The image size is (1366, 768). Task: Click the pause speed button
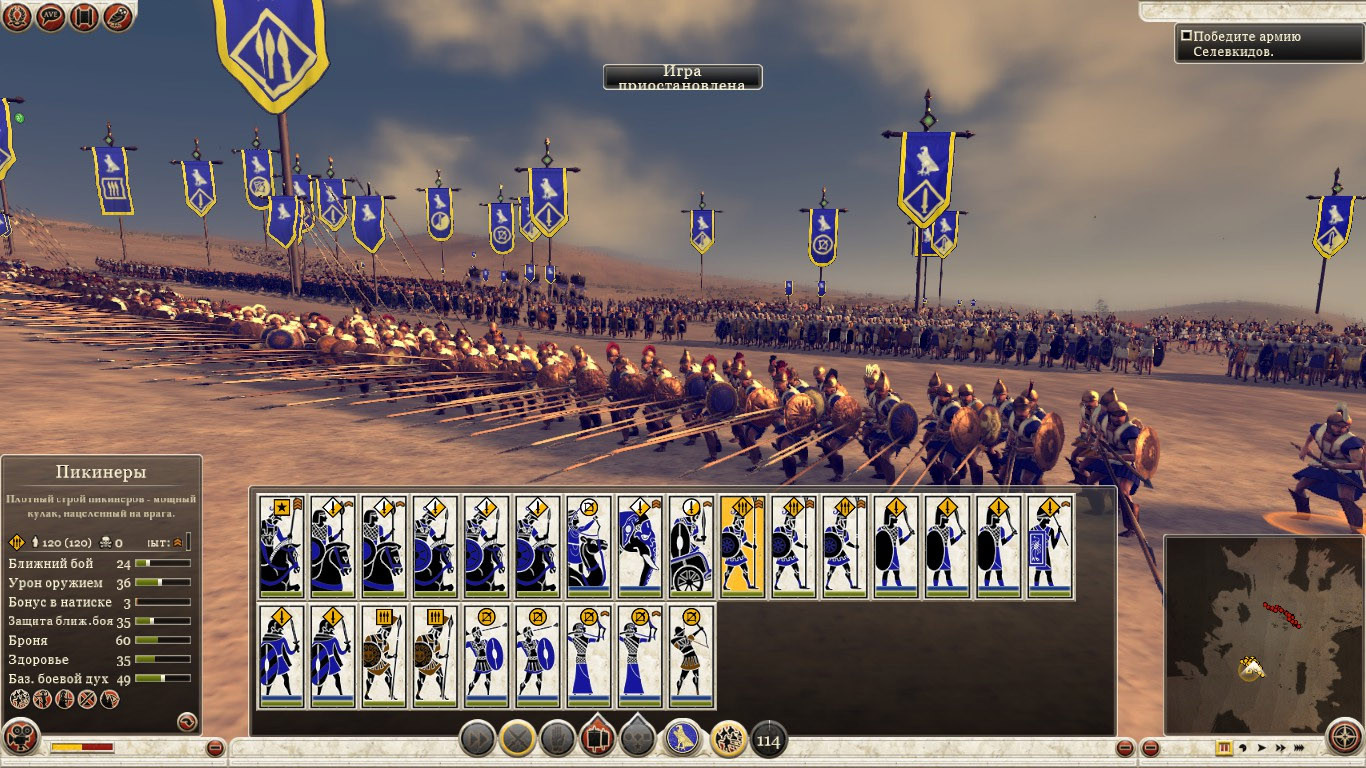tap(1224, 747)
